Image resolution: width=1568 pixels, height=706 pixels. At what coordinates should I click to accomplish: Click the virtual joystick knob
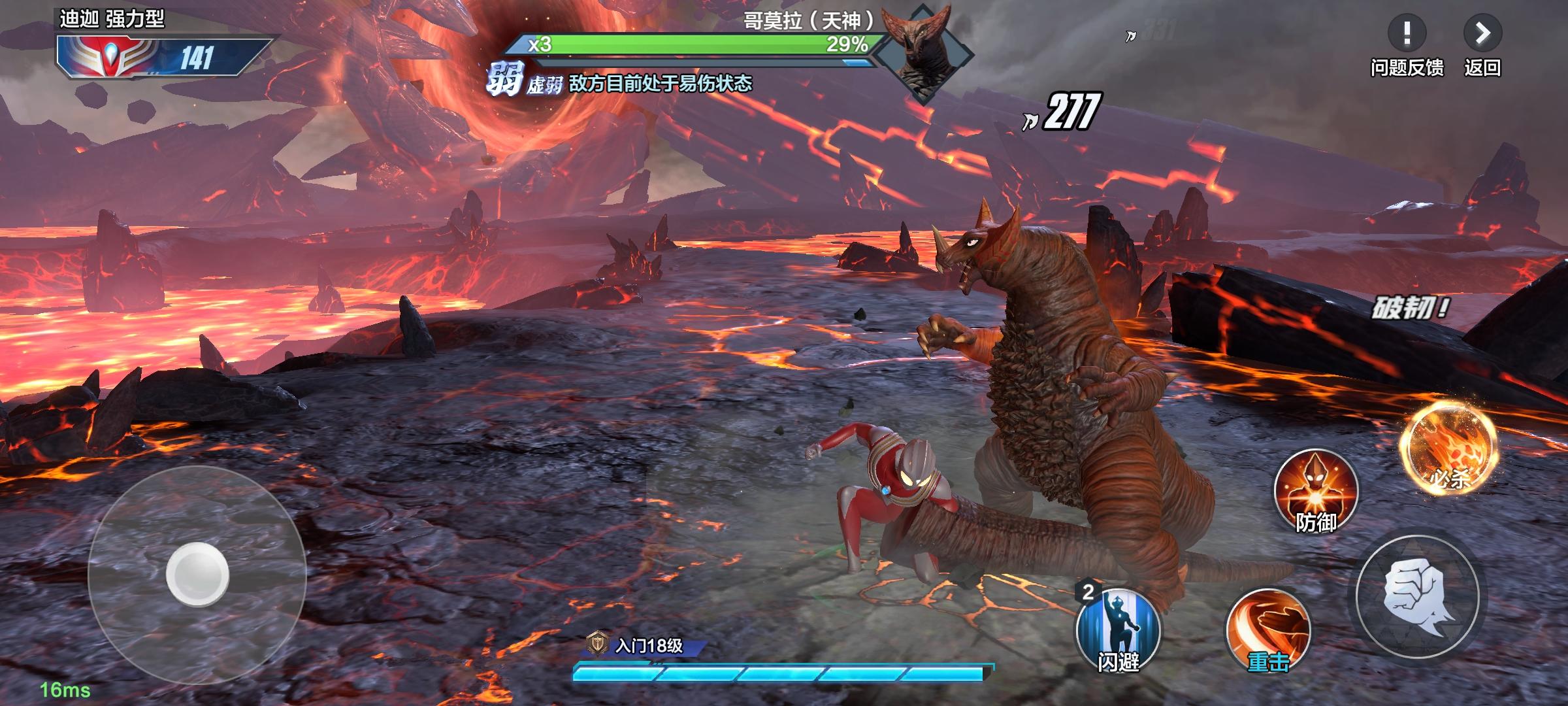[197, 575]
